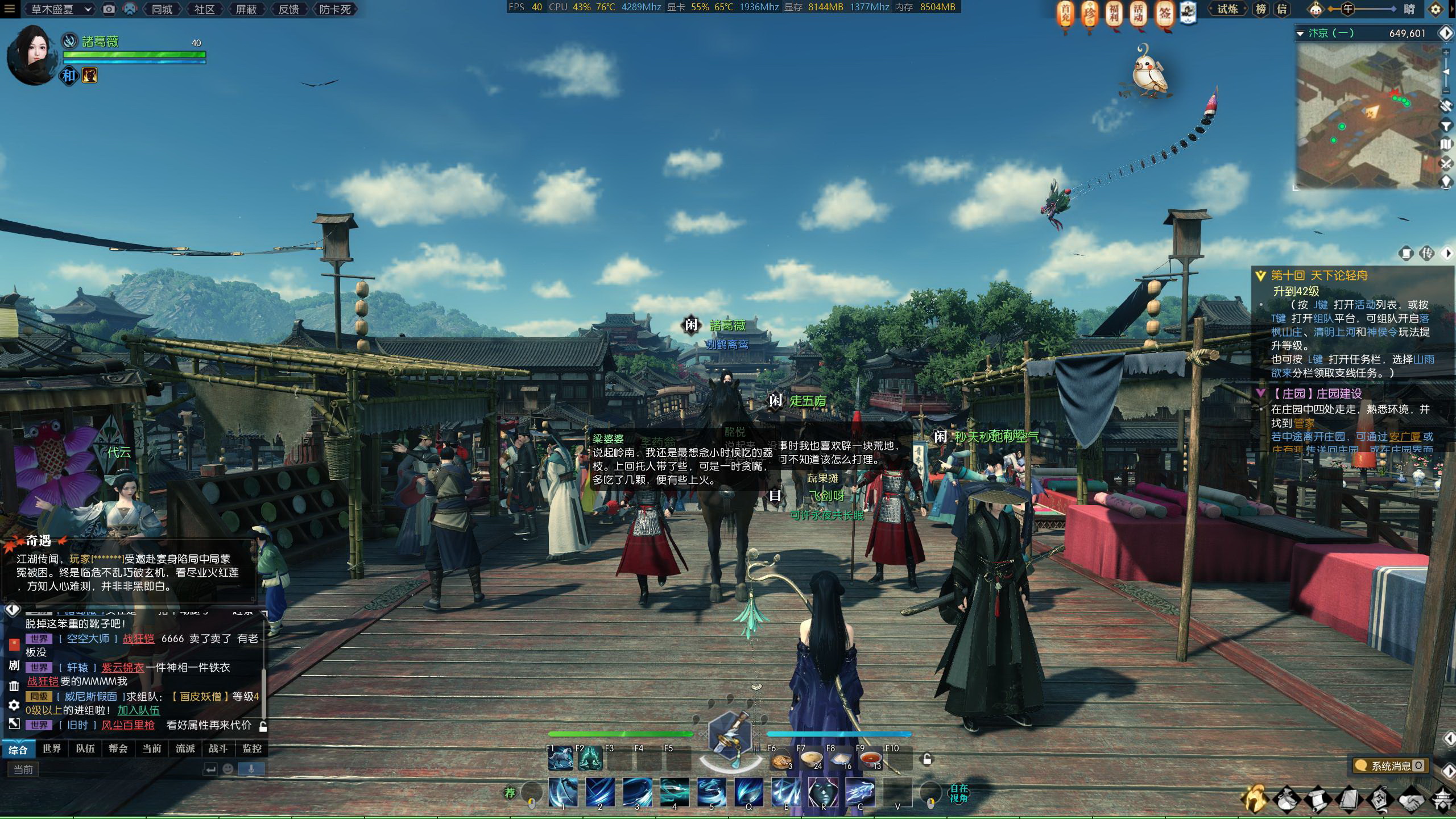Click the 福利 welfare lantern
This screenshot has height=819, width=1456.
(x=1114, y=14)
